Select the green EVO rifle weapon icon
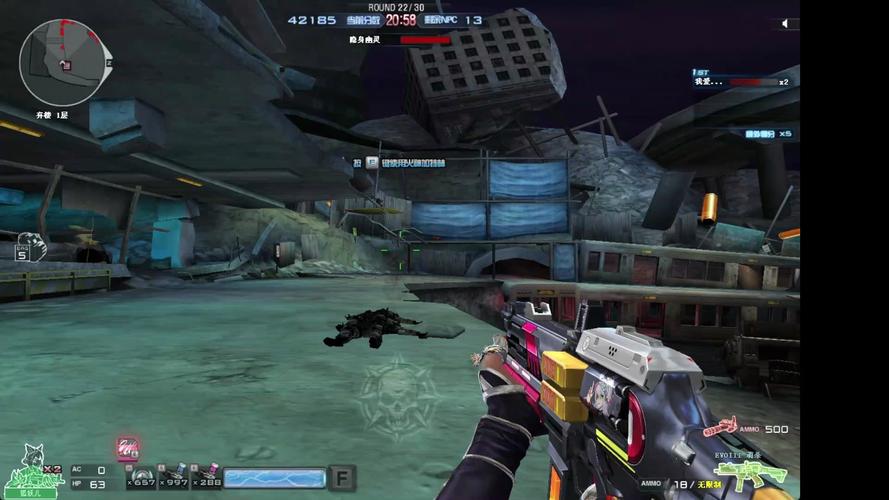 [x=745, y=475]
